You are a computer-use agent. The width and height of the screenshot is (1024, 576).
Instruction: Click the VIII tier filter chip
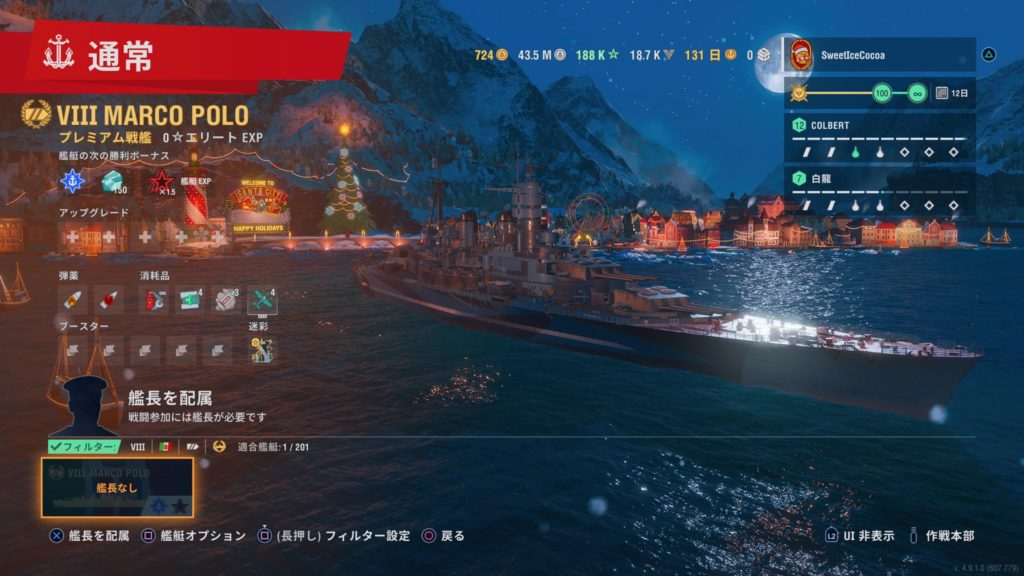pyautogui.click(x=138, y=447)
